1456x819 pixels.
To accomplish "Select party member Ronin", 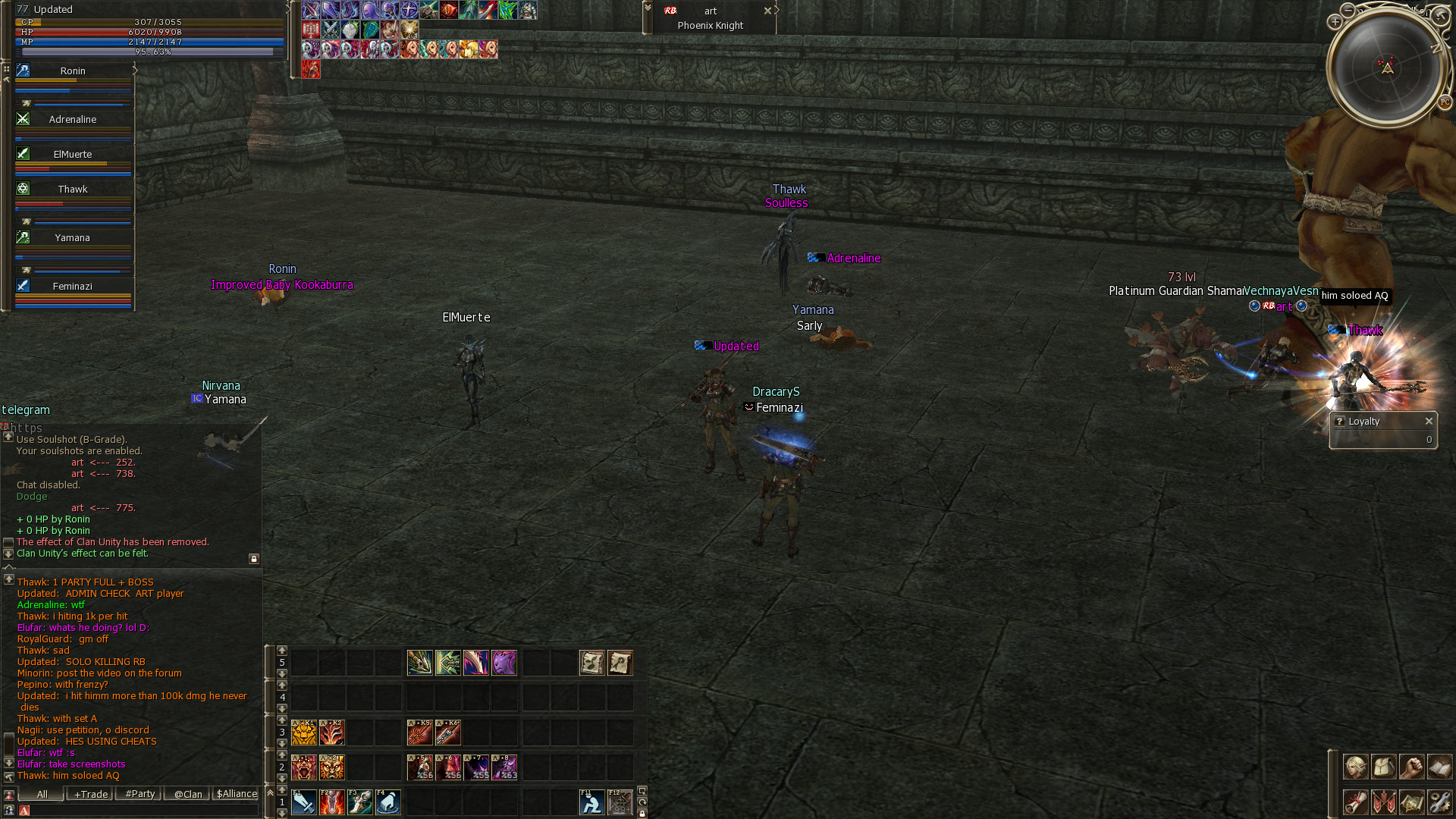I will coord(73,71).
